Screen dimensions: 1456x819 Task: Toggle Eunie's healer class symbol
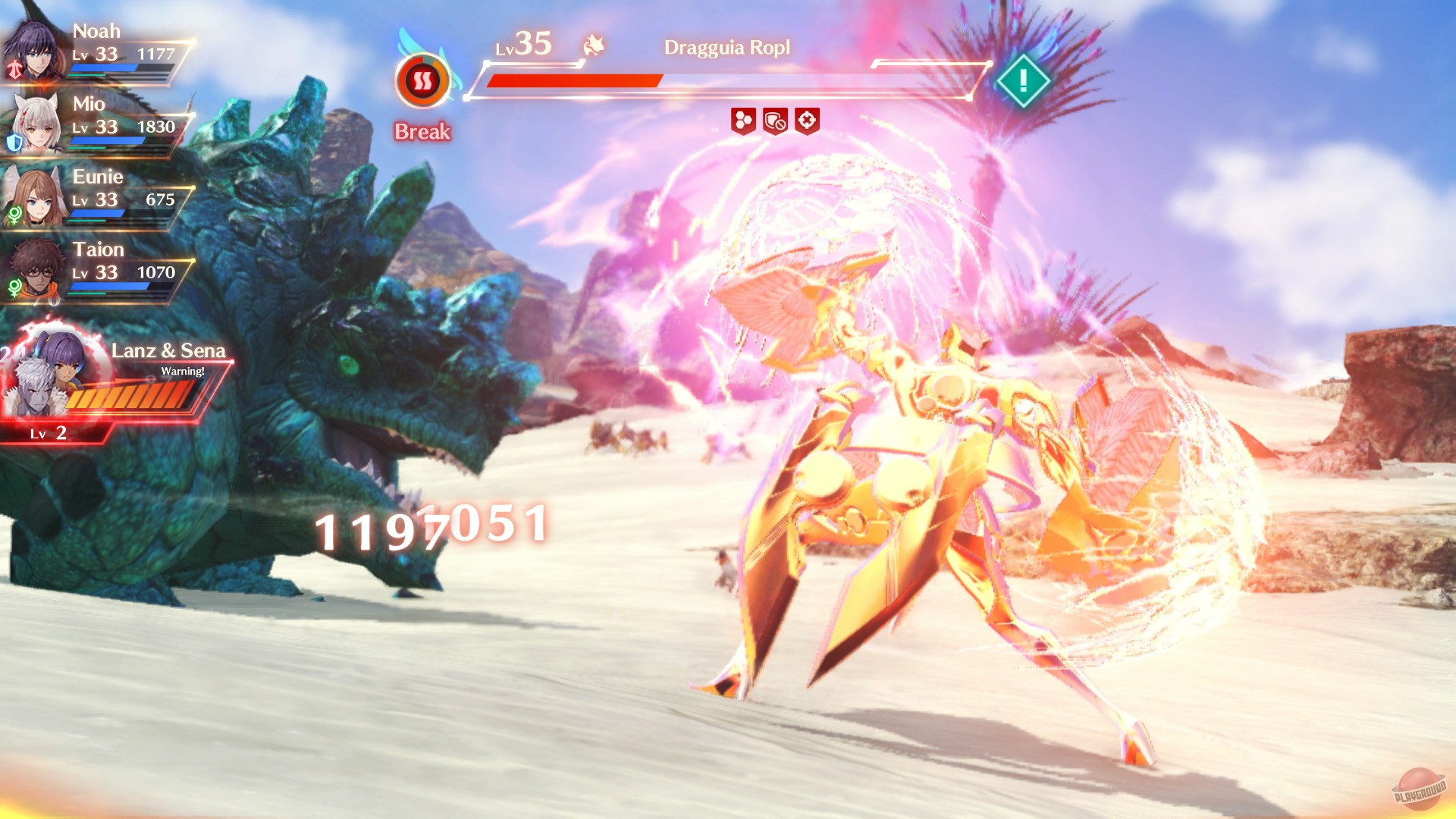click(x=14, y=215)
